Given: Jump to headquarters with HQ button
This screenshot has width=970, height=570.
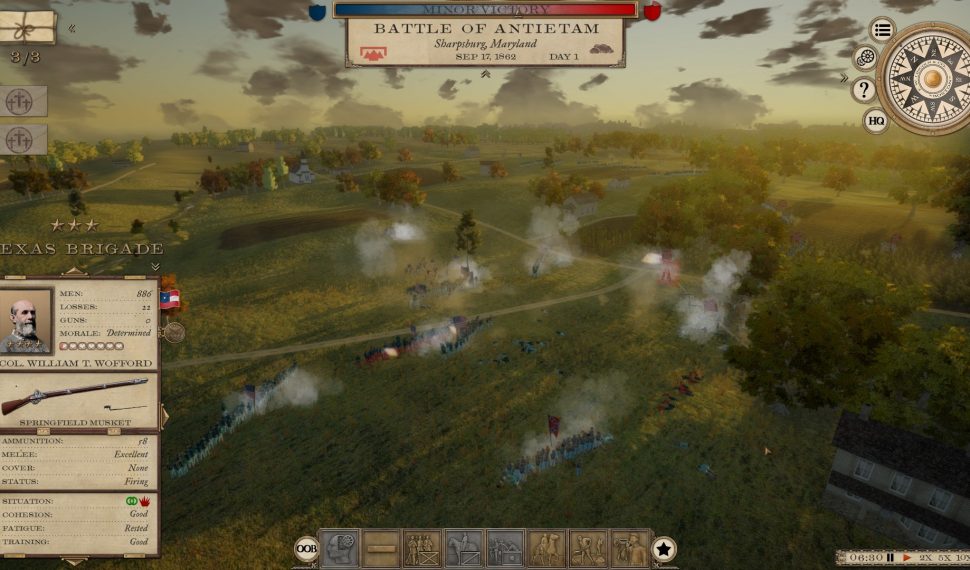Looking at the screenshot, I should click(x=876, y=121).
